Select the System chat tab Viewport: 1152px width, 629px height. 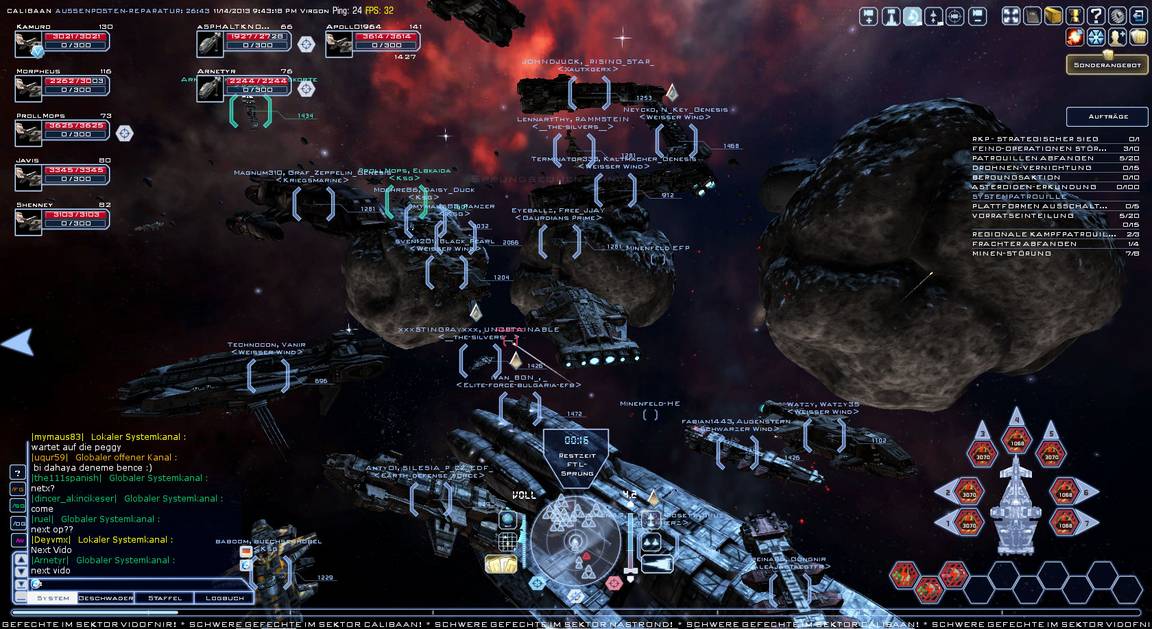coord(53,598)
